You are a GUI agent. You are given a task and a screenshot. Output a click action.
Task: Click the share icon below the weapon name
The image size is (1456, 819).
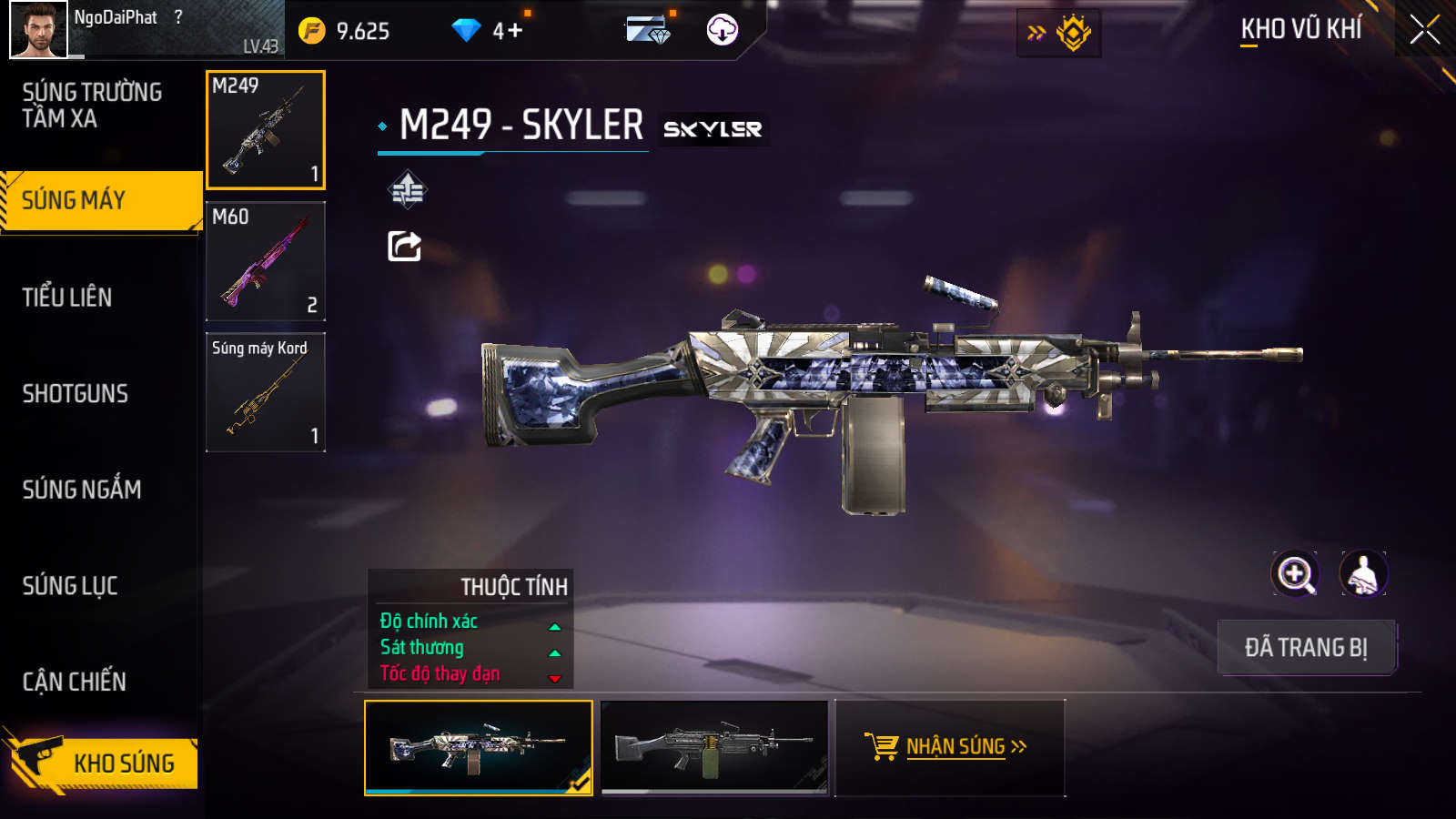(405, 246)
